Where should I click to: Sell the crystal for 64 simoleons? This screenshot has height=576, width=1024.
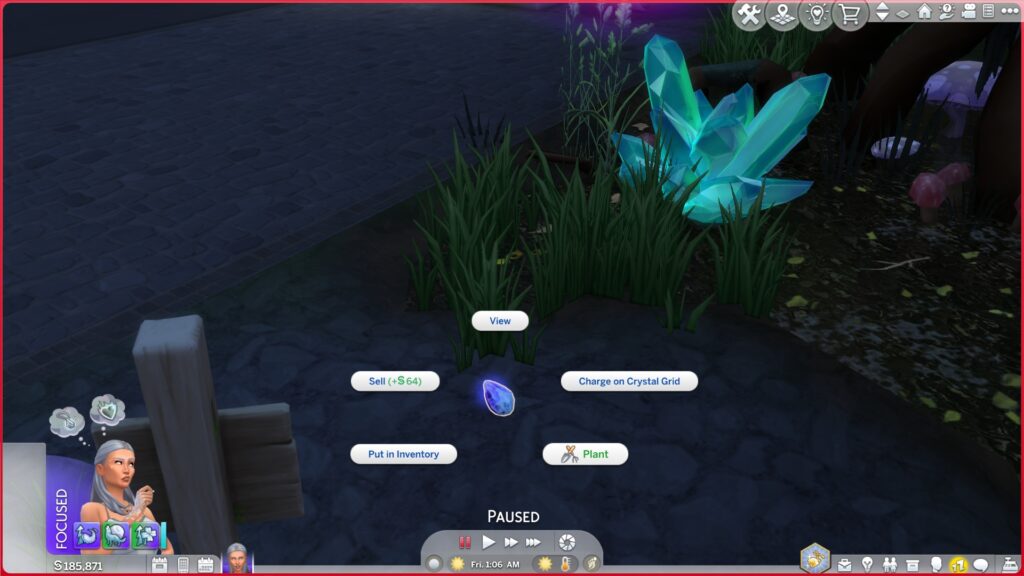395,381
